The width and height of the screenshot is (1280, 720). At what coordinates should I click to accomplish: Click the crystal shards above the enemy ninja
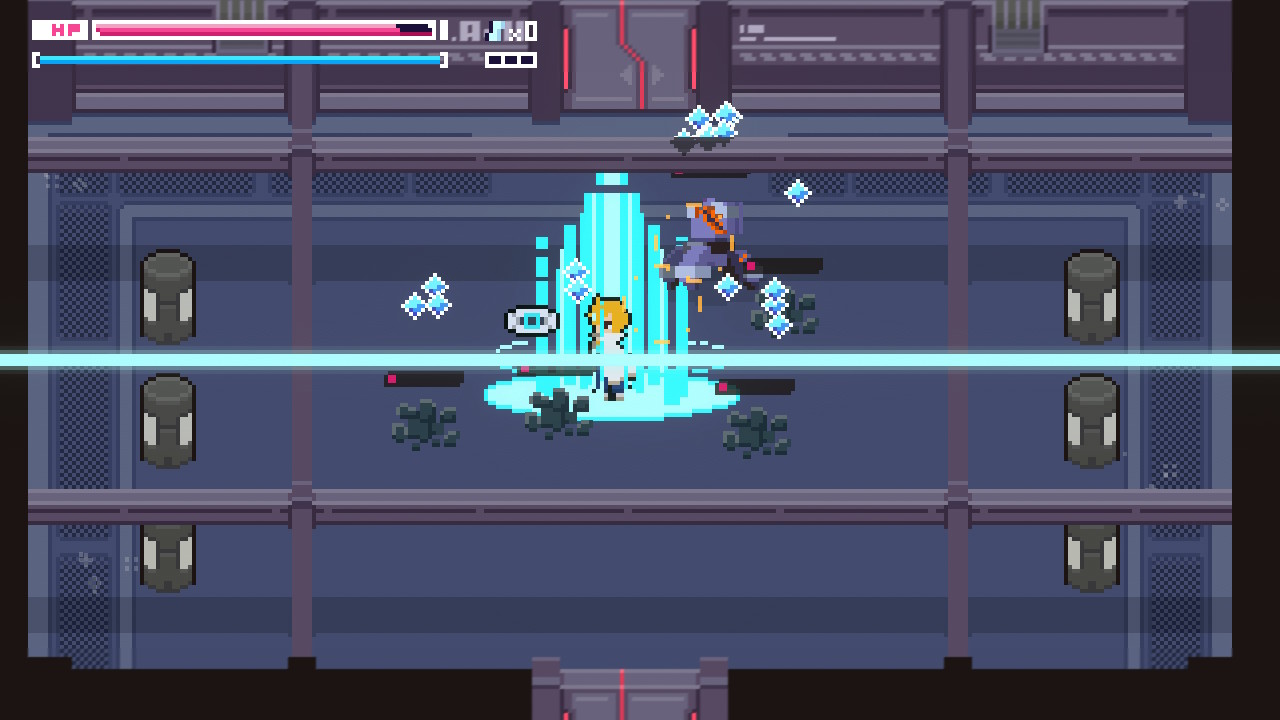(712, 122)
